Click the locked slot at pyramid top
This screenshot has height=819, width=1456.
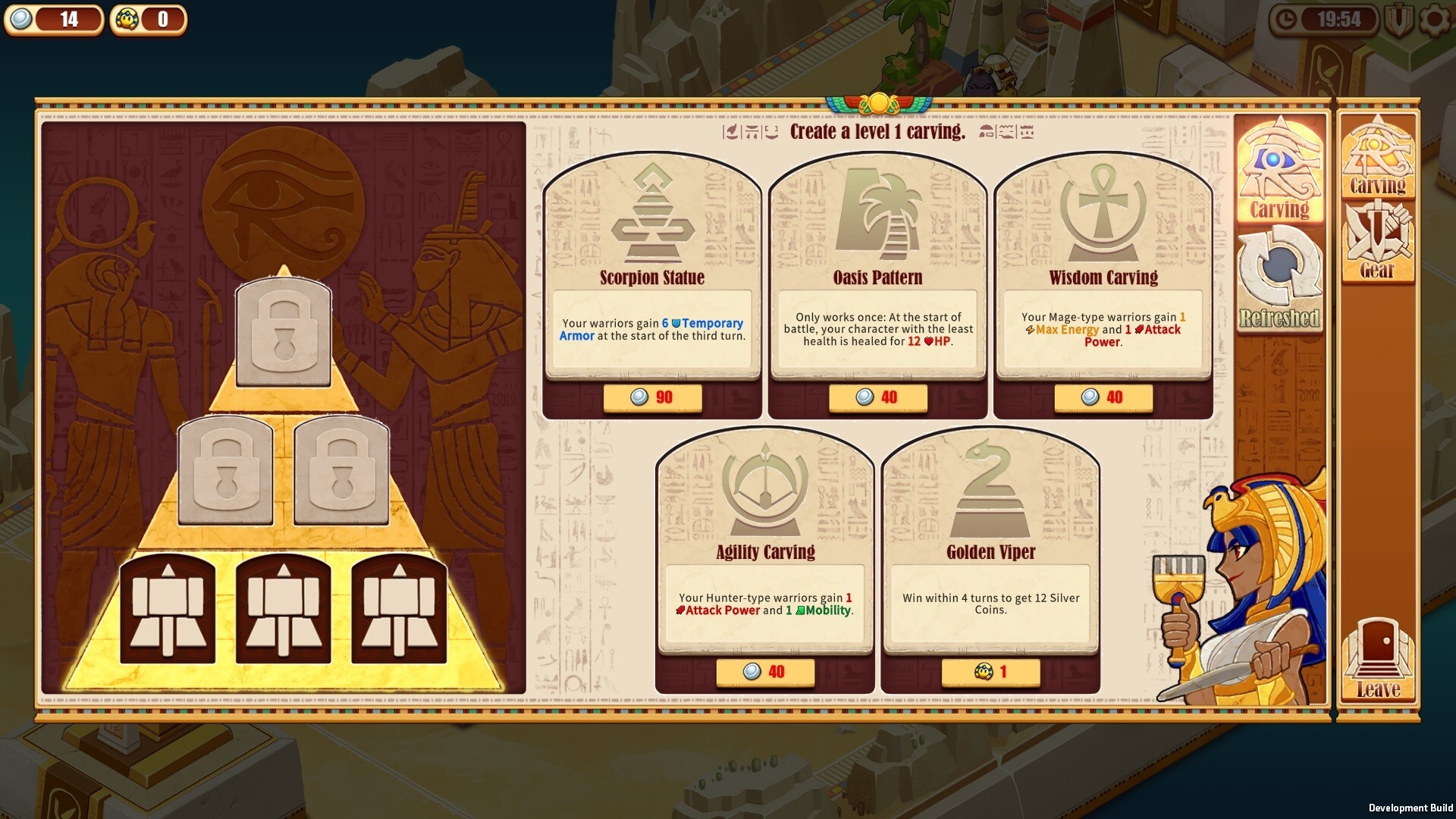pyautogui.click(x=284, y=331)
